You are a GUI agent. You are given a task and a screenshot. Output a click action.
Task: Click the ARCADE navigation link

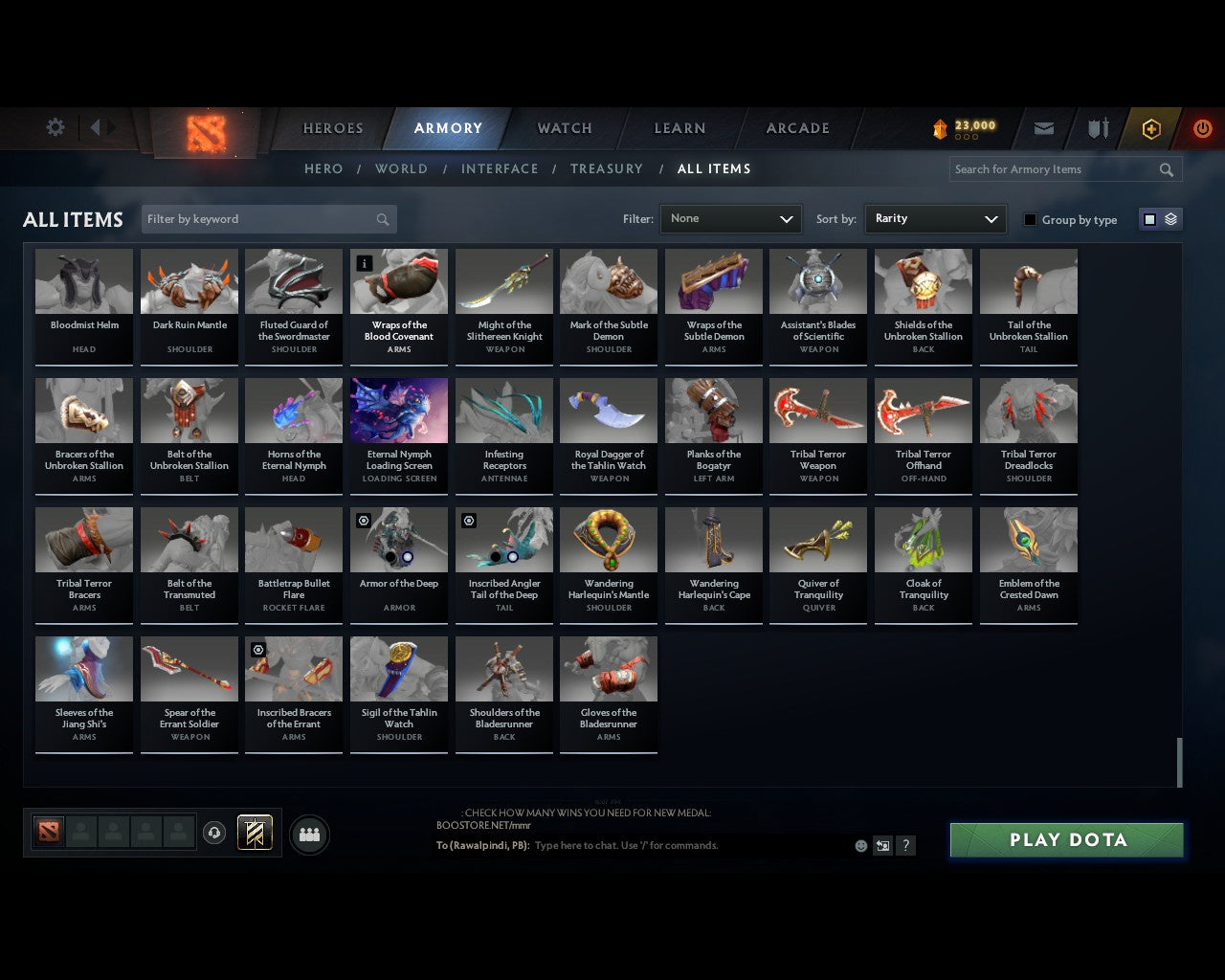[795, 128]
